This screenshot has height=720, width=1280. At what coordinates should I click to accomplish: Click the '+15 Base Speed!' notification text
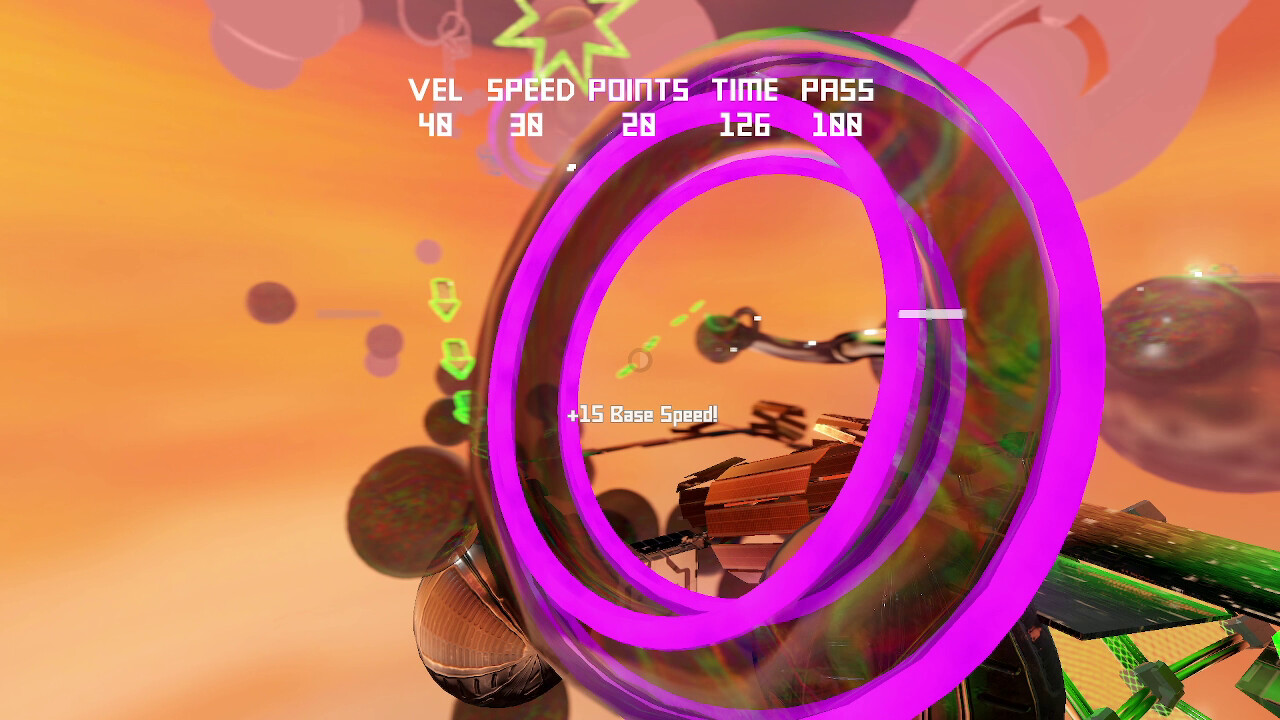[640, 411]
